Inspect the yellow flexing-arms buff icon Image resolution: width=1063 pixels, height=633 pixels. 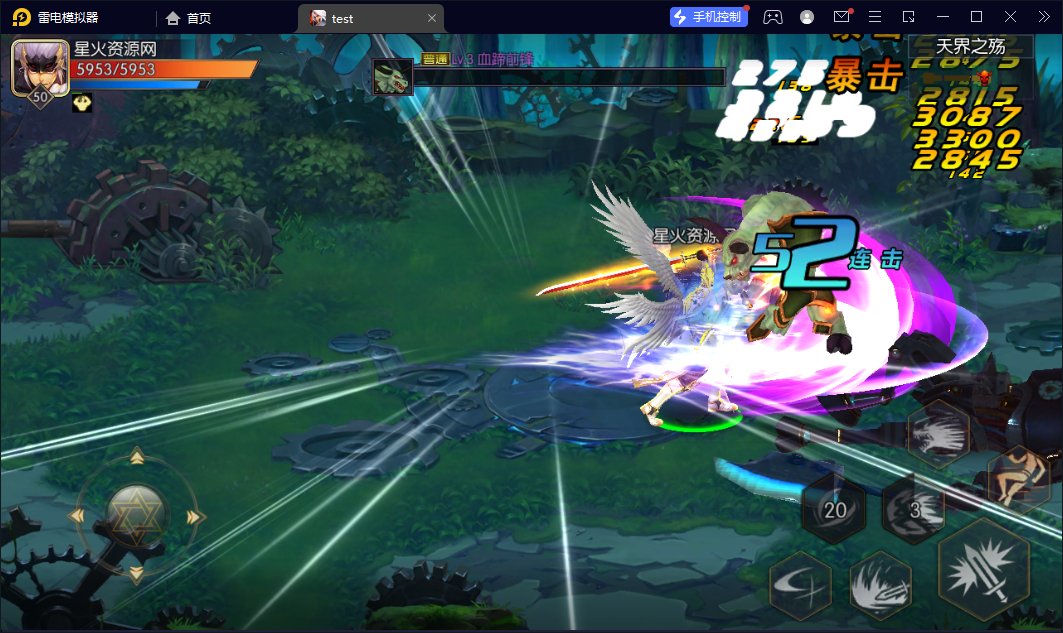(82, 103)
